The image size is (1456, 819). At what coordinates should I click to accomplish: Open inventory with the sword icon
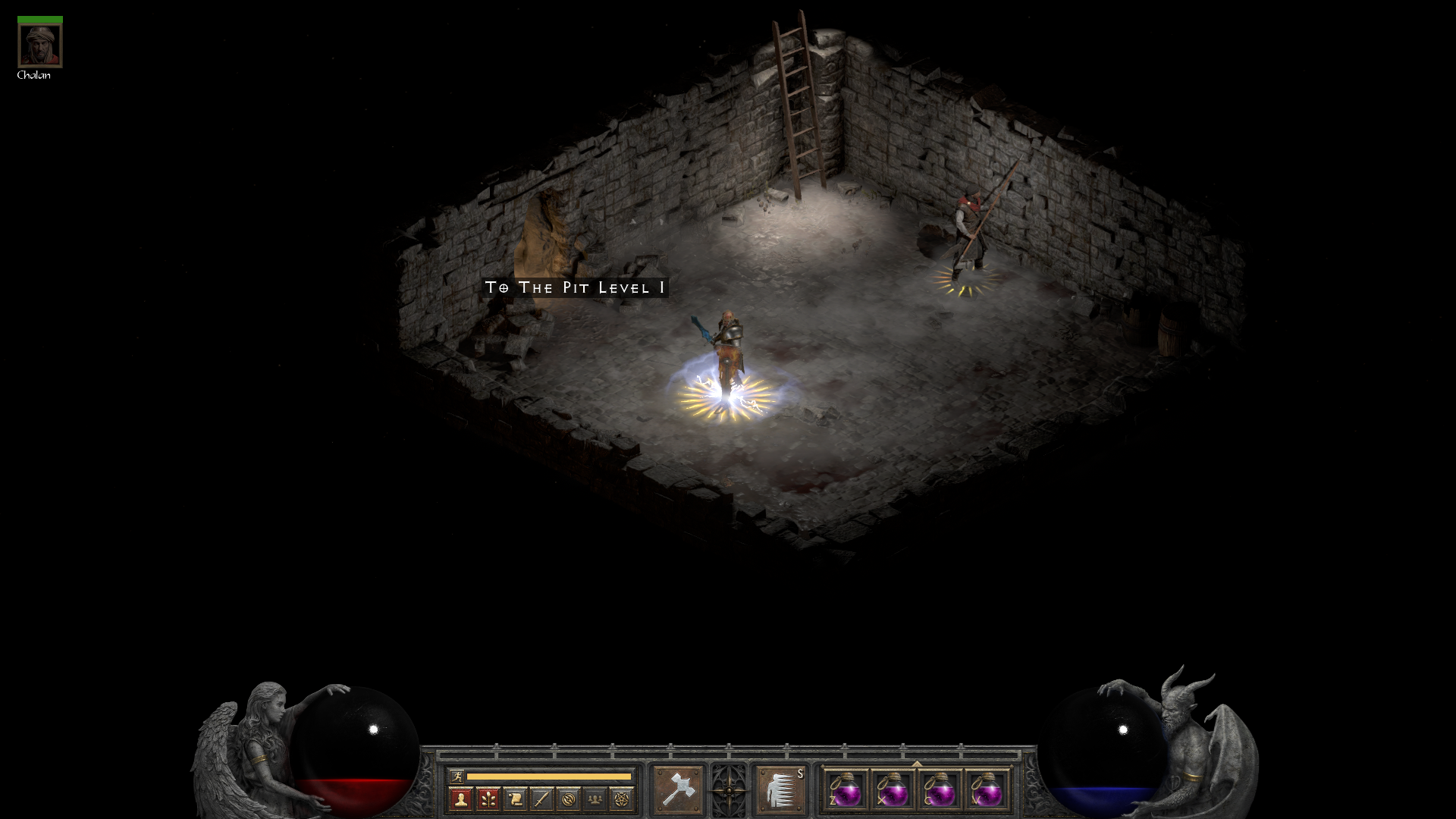[541, 799]
